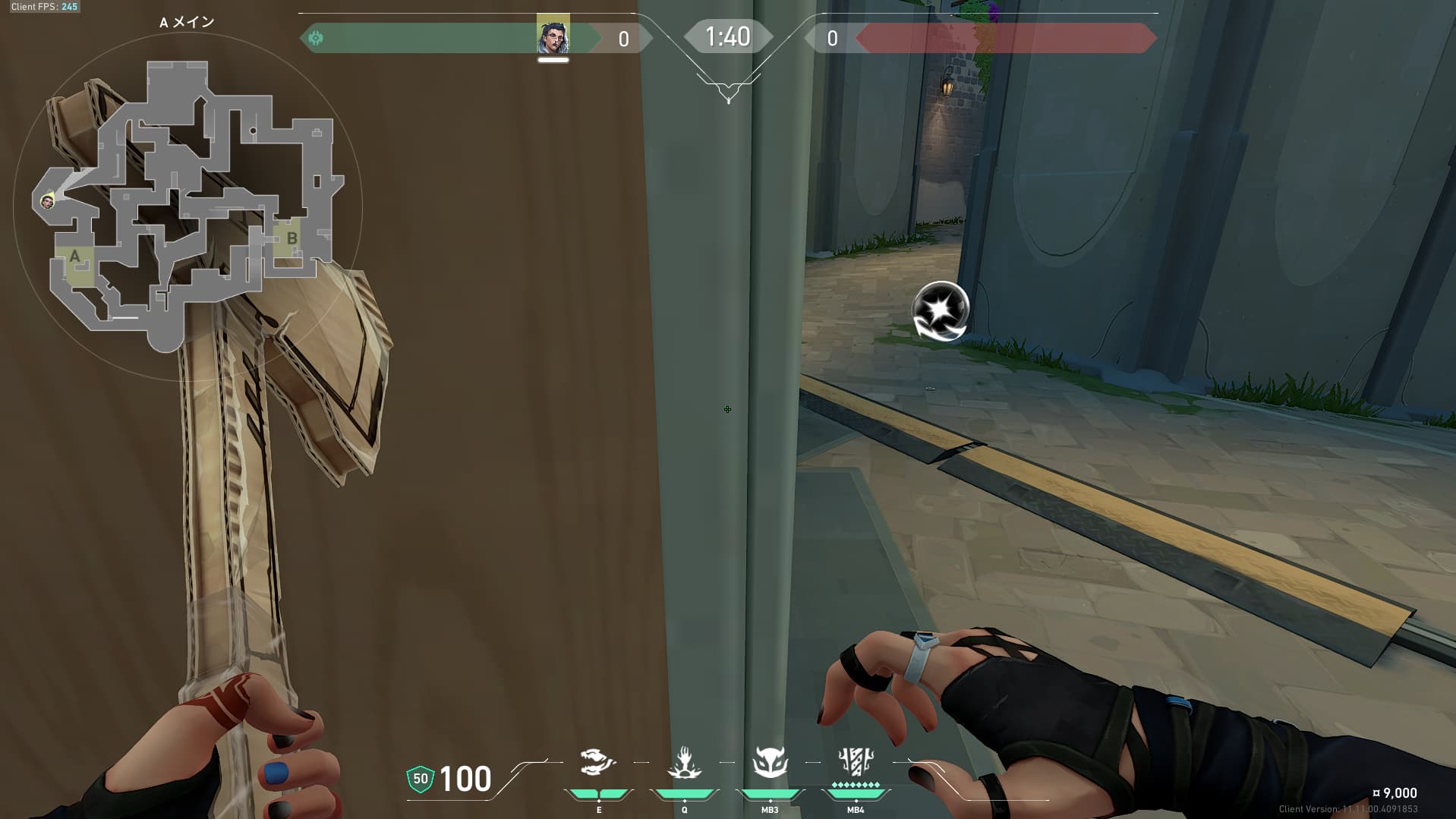Select the agent portrait in the top bar
1456x819 pixels.
553,36
